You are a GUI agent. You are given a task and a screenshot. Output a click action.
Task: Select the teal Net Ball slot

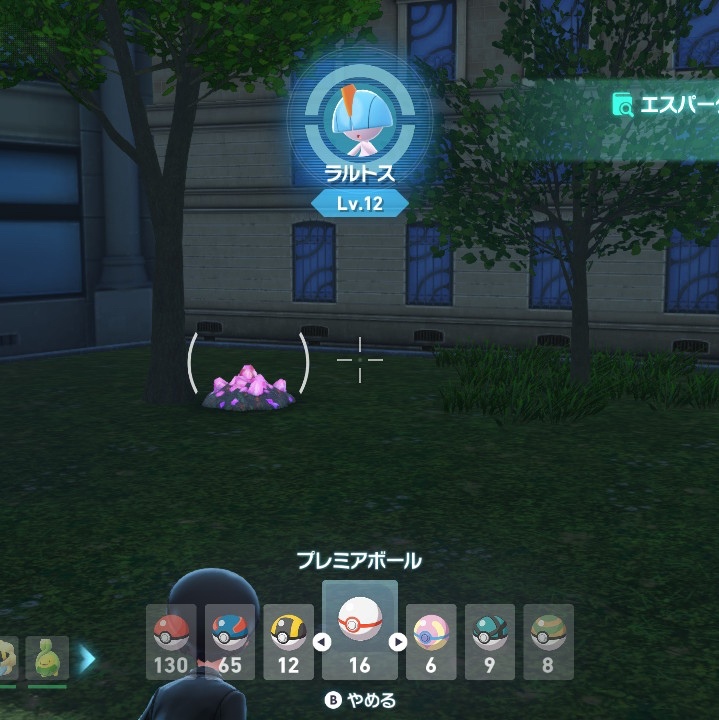490,641
